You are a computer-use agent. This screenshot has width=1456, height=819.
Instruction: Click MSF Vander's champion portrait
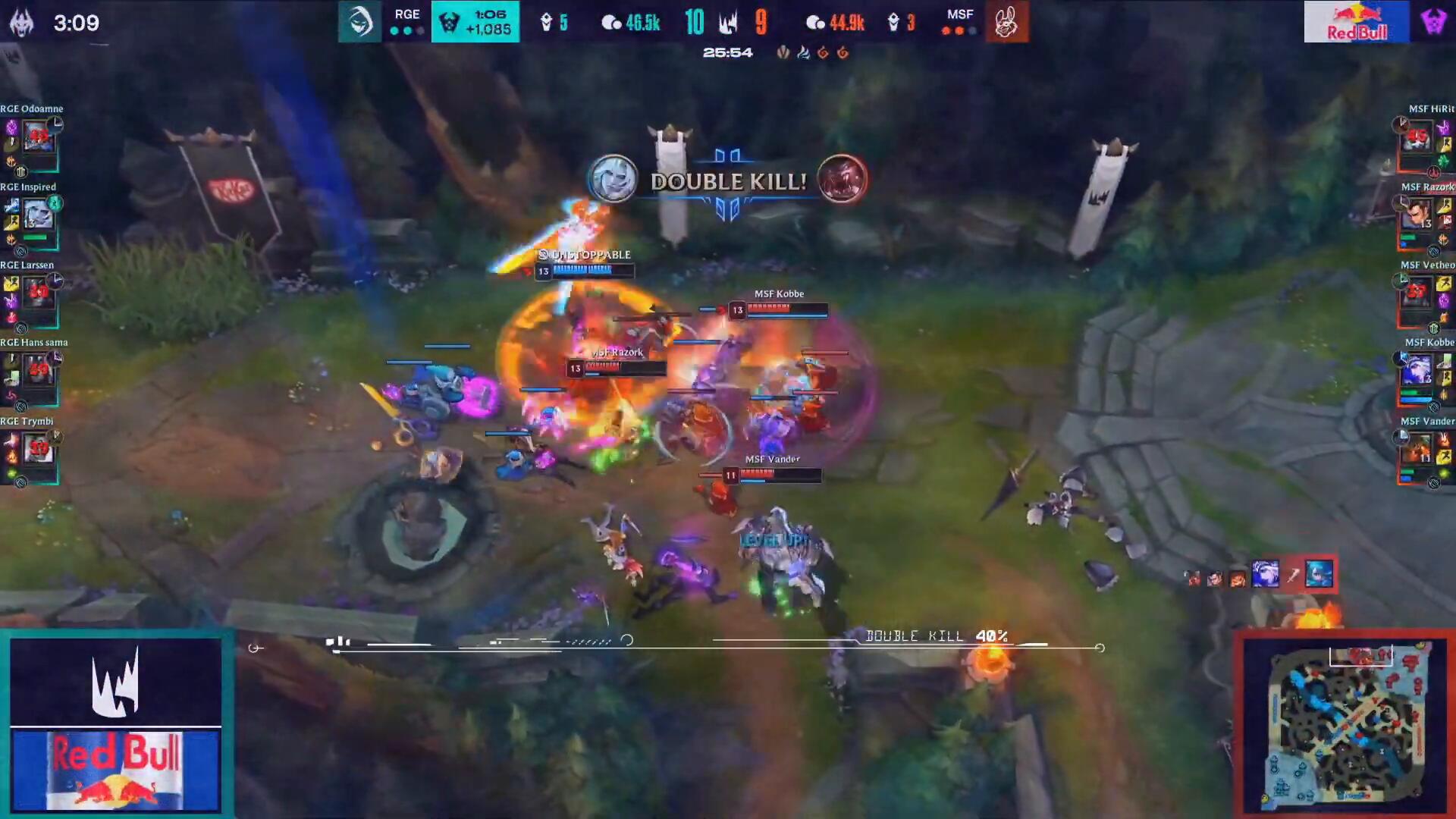point(1417,449)
